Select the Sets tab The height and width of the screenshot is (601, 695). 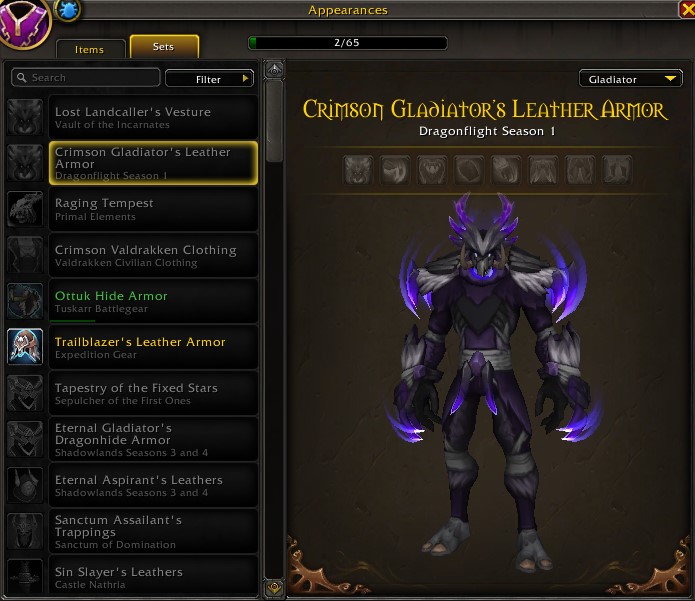pyautogui.click(x=164, y=47)
